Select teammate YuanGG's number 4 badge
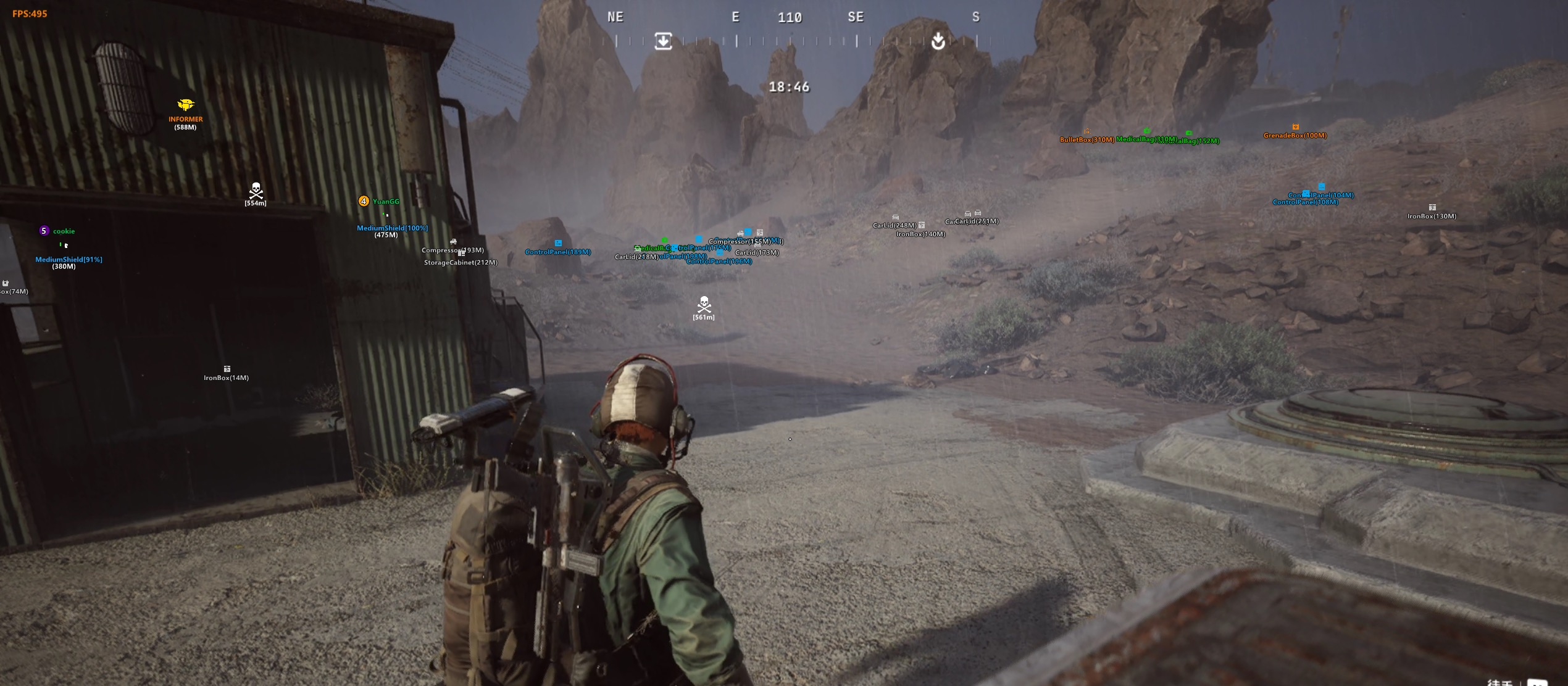Screen dimensions: 1568x686 (364, 201)
